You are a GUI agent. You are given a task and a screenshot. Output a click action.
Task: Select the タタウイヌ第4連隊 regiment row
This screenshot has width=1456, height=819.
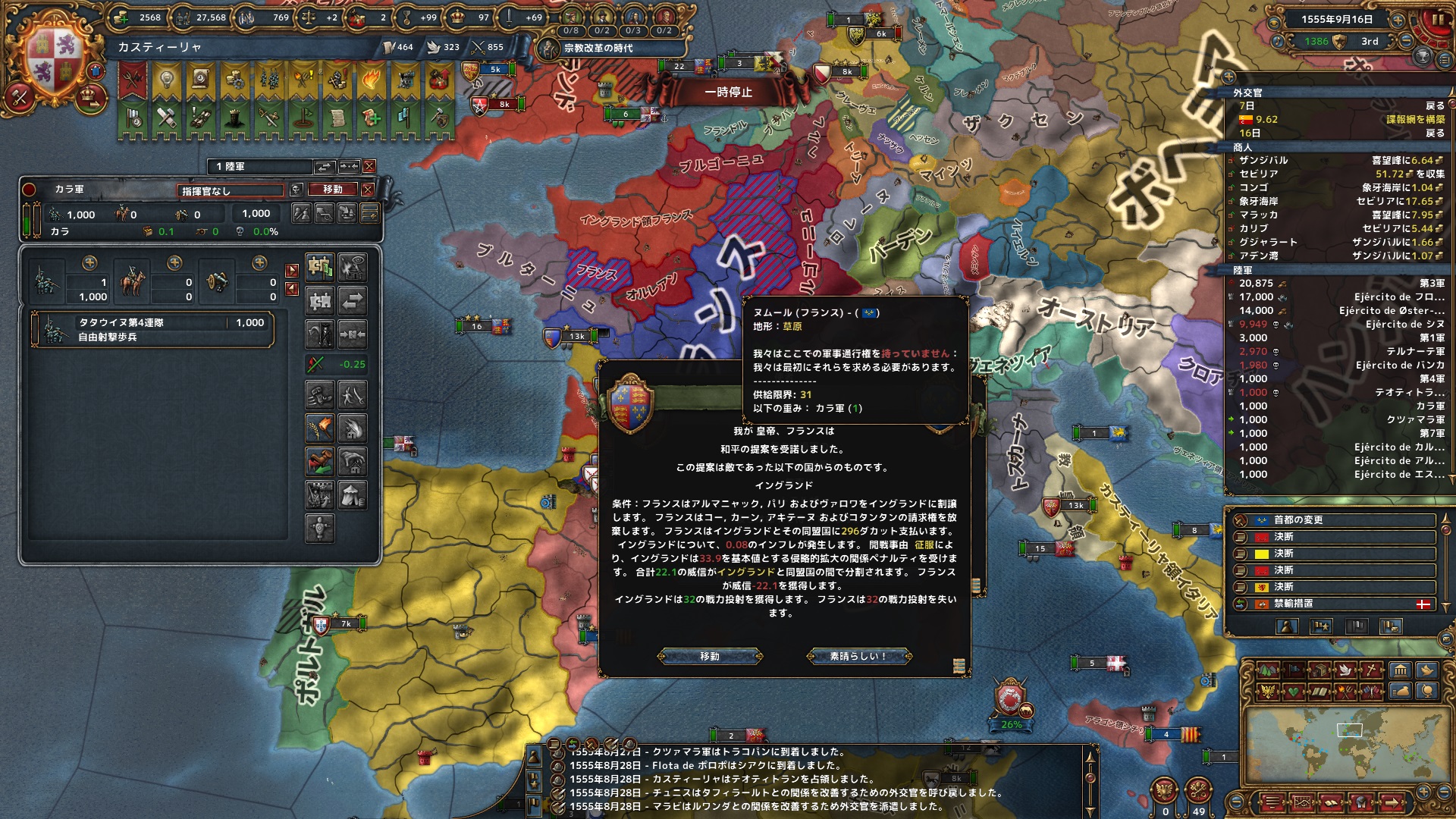click(152, 330)
